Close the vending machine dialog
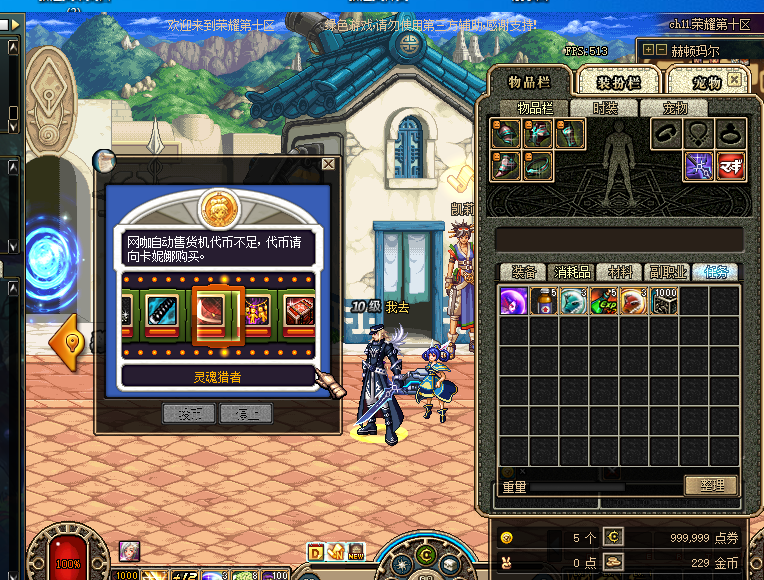The width and height of the screenshot is (764, 580). click(x=328, y=164)
